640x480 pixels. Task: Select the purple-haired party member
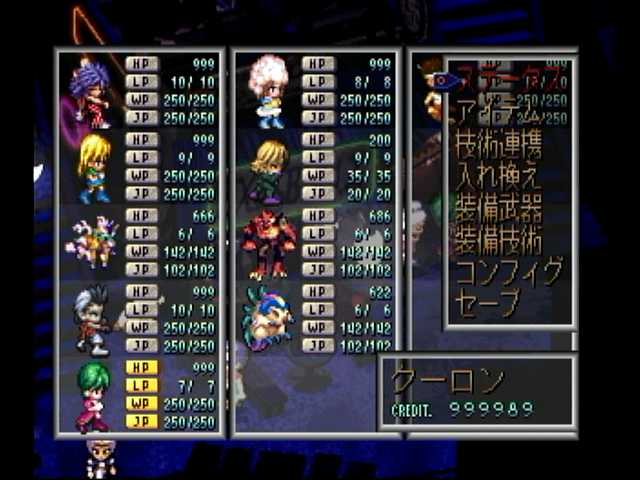click(91, 91)
